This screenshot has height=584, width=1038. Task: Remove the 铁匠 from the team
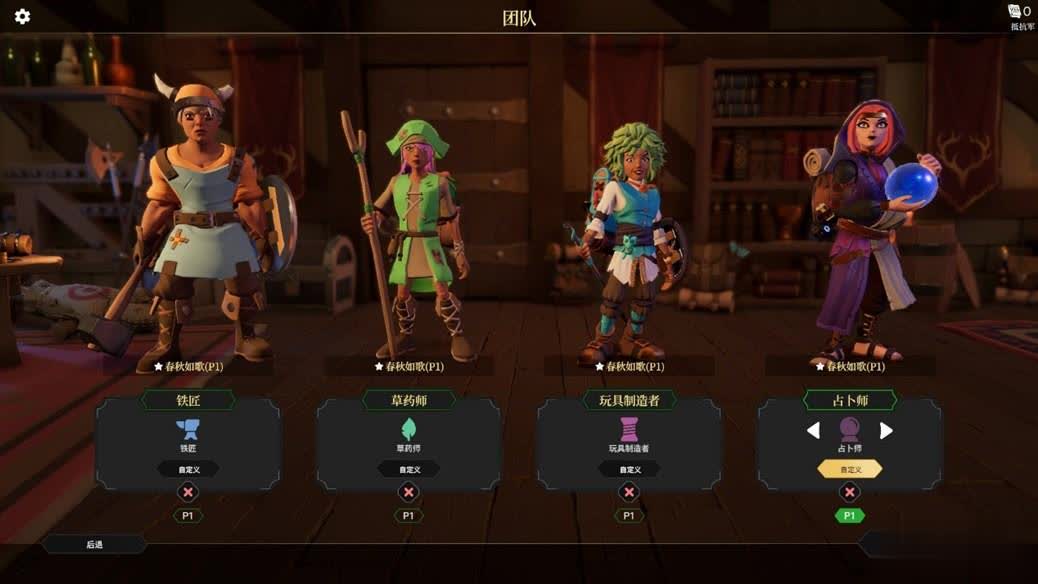pyautogui.click(x=188, y=492)
